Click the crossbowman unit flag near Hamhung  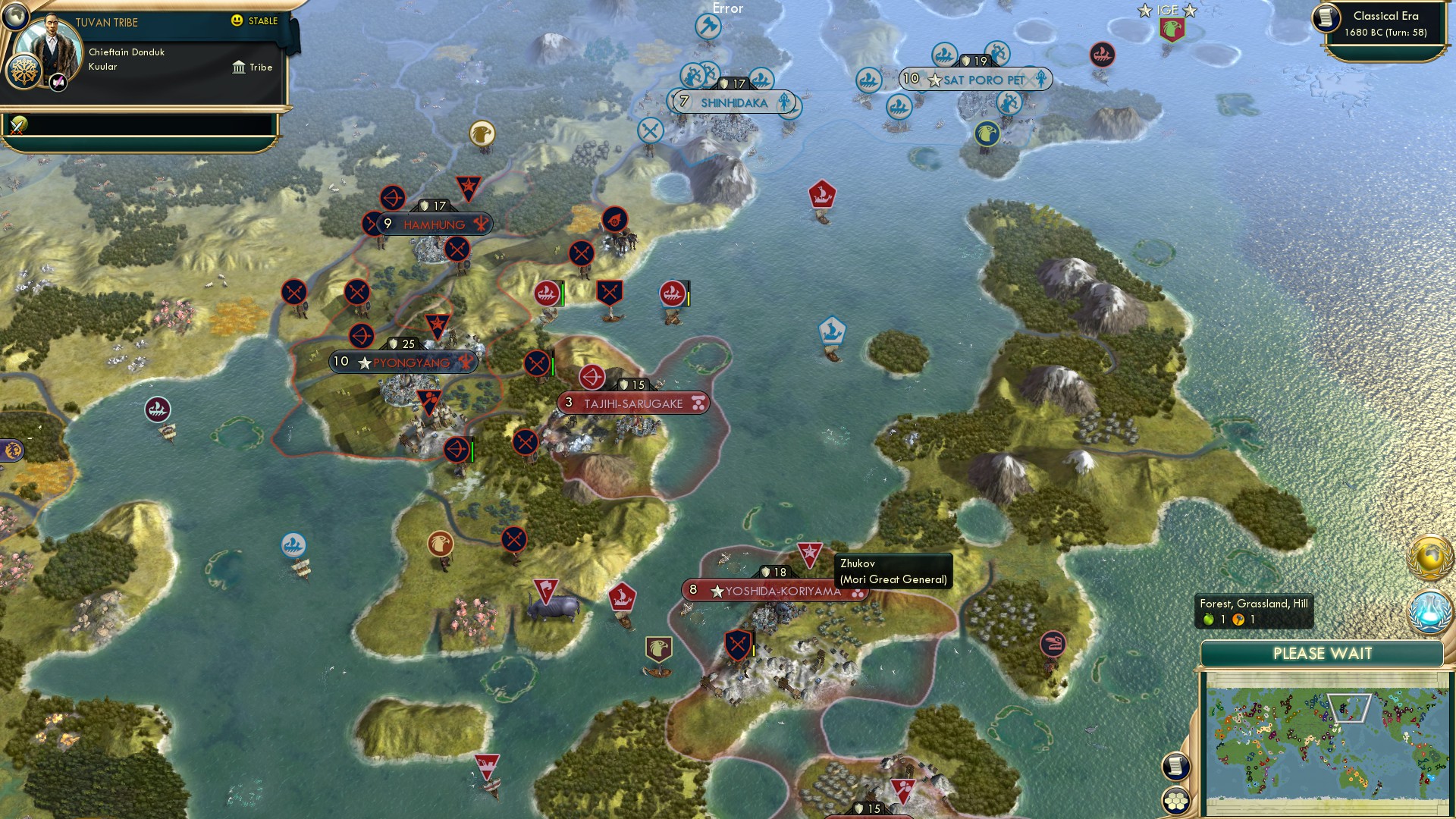click(x=394, y=196)
